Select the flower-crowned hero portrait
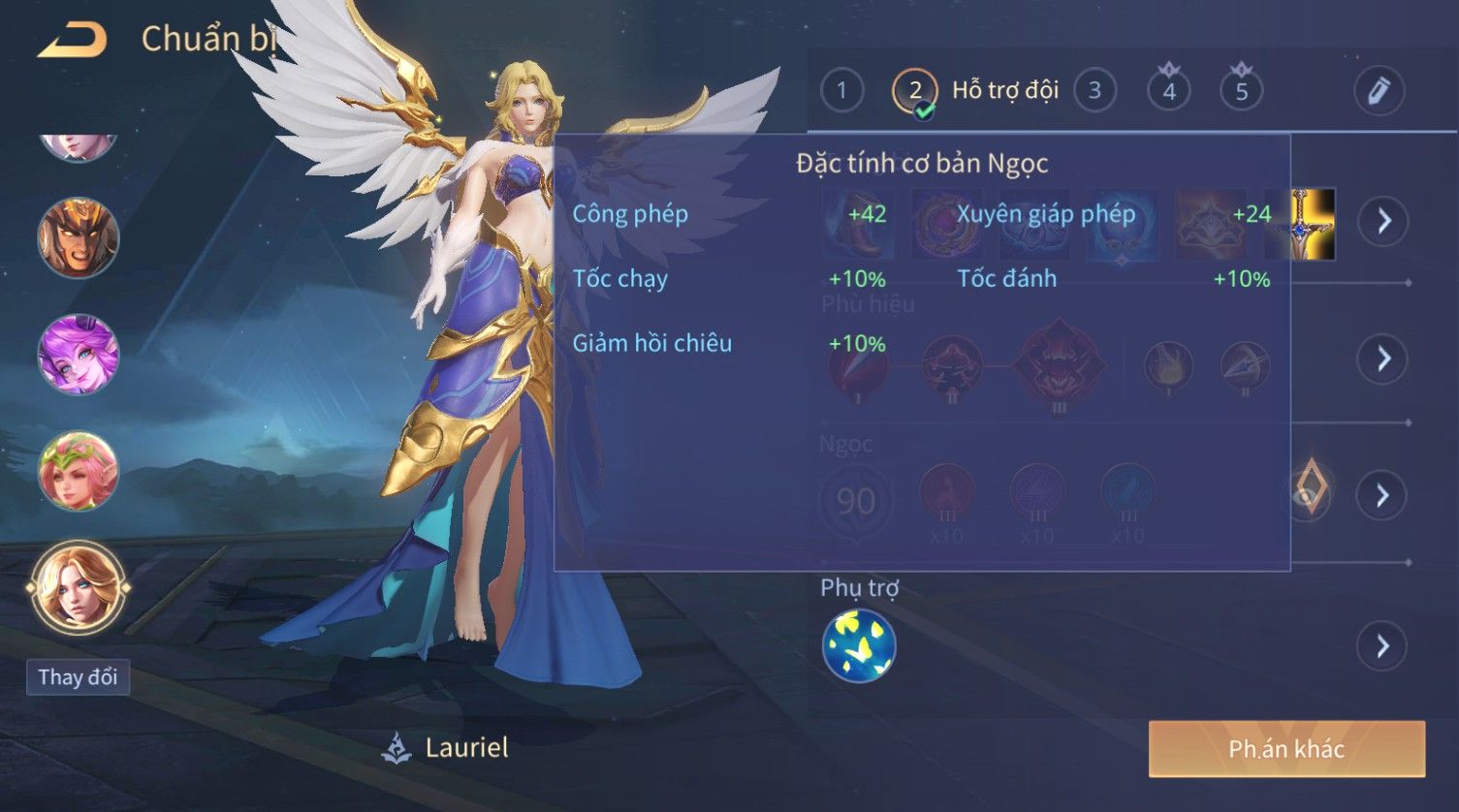 tap(78, 472)
